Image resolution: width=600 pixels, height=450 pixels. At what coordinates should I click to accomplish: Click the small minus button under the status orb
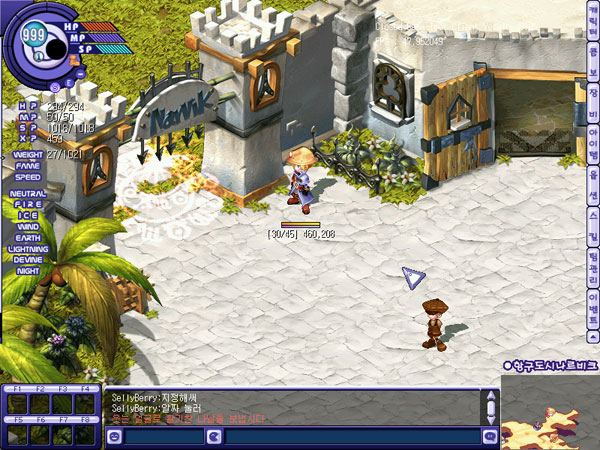[81, 73]
